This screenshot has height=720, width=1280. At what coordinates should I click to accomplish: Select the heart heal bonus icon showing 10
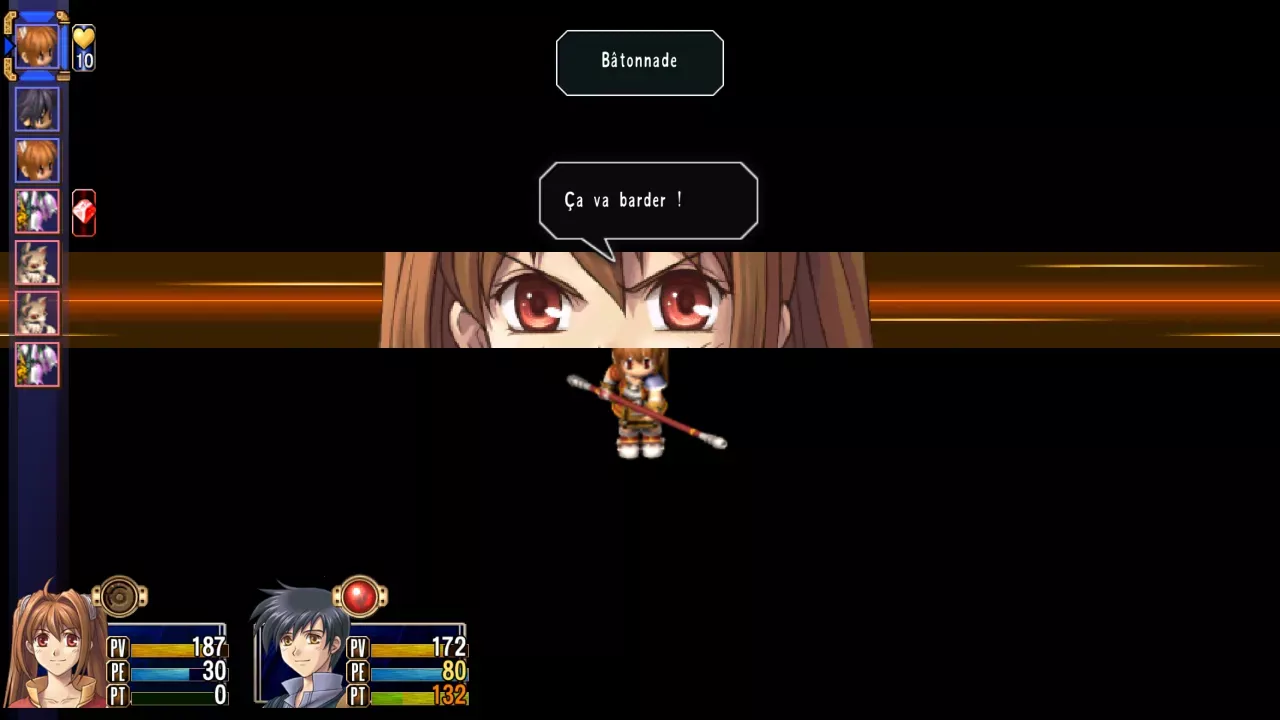tap(83, 45)
